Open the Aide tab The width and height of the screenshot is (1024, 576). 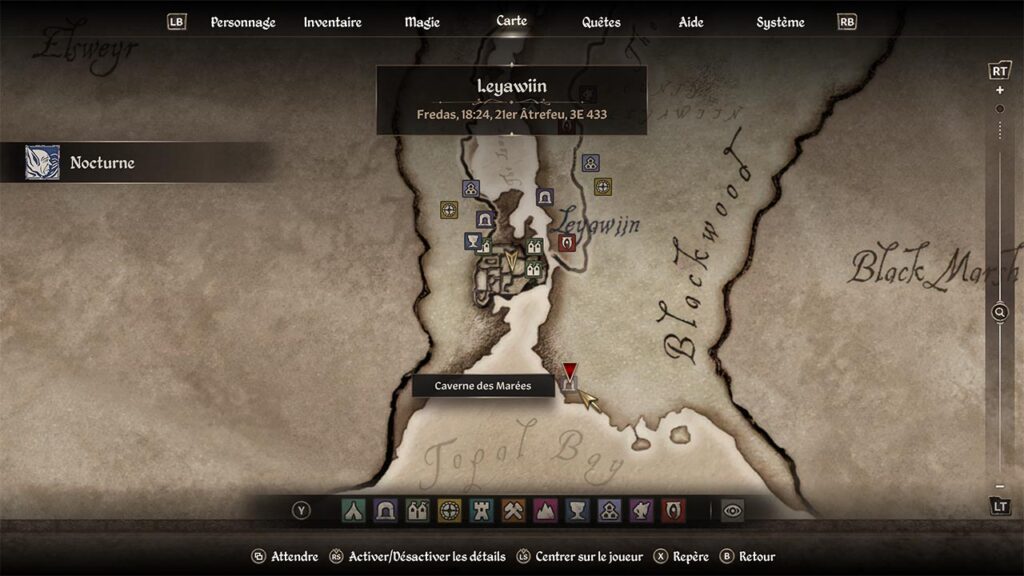[691, 22]
